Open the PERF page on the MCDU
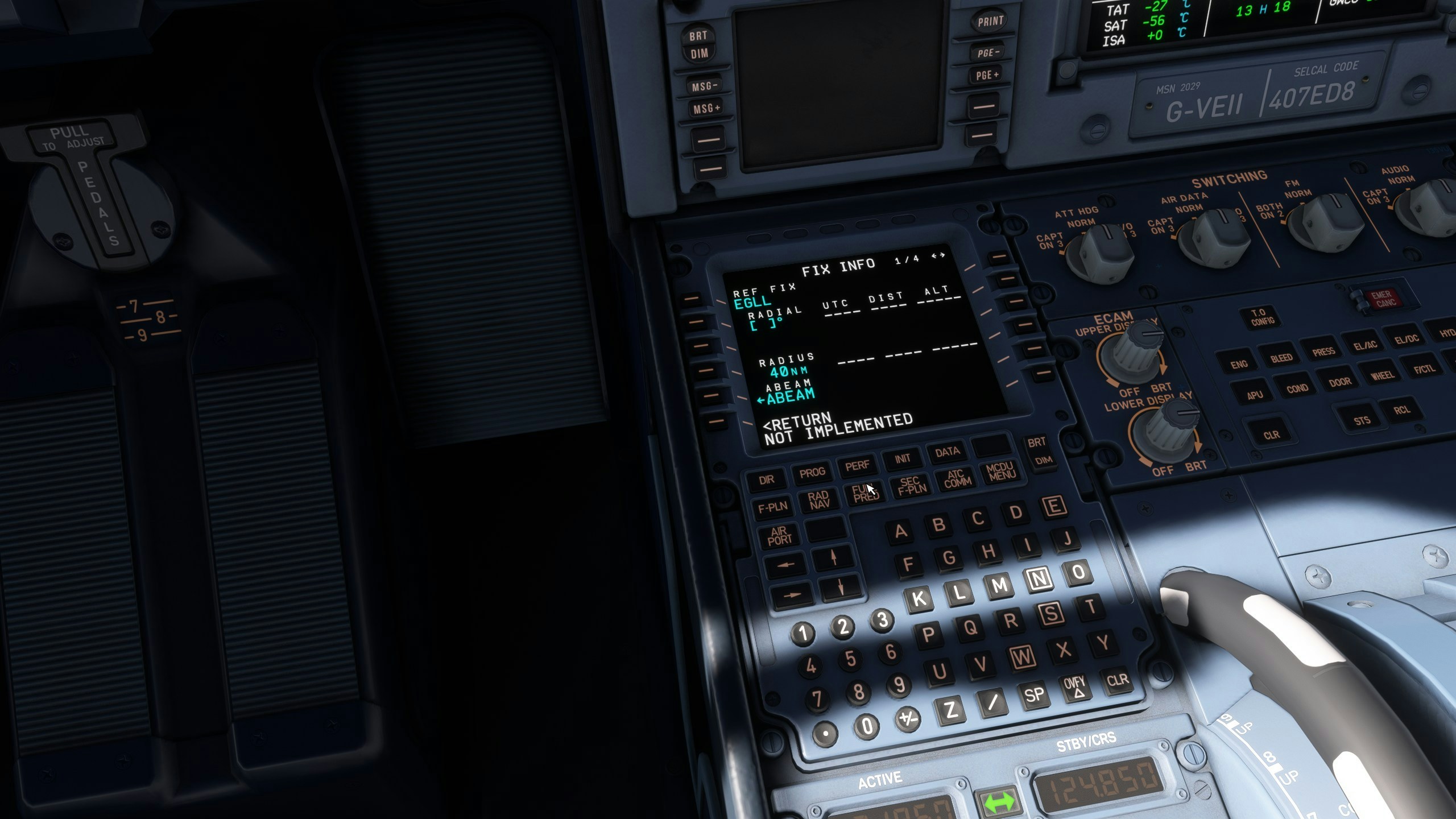This screenshot has width=1456, height=819. (857, 466)
